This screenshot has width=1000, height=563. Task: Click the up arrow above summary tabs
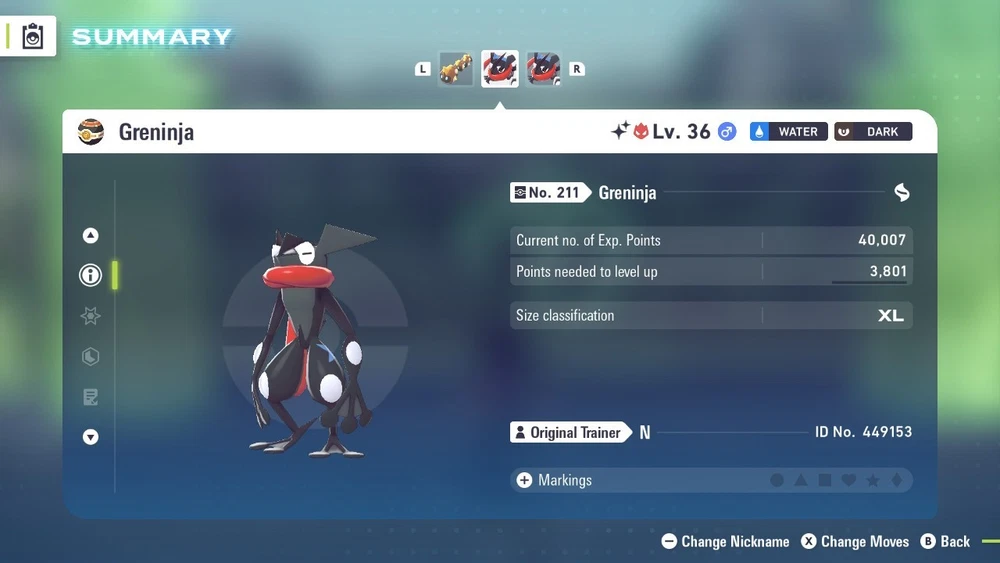91,236
